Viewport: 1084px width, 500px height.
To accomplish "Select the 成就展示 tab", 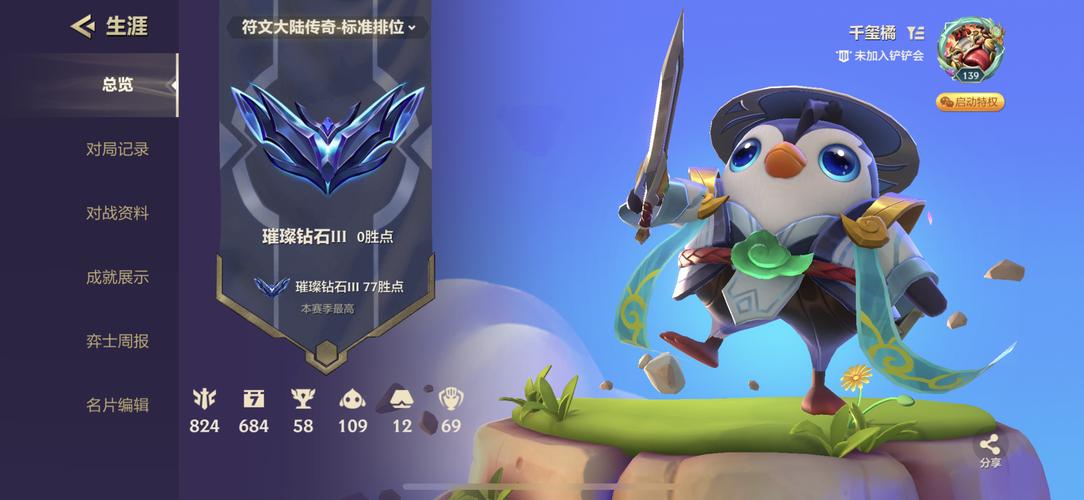I will click(117, 277).
